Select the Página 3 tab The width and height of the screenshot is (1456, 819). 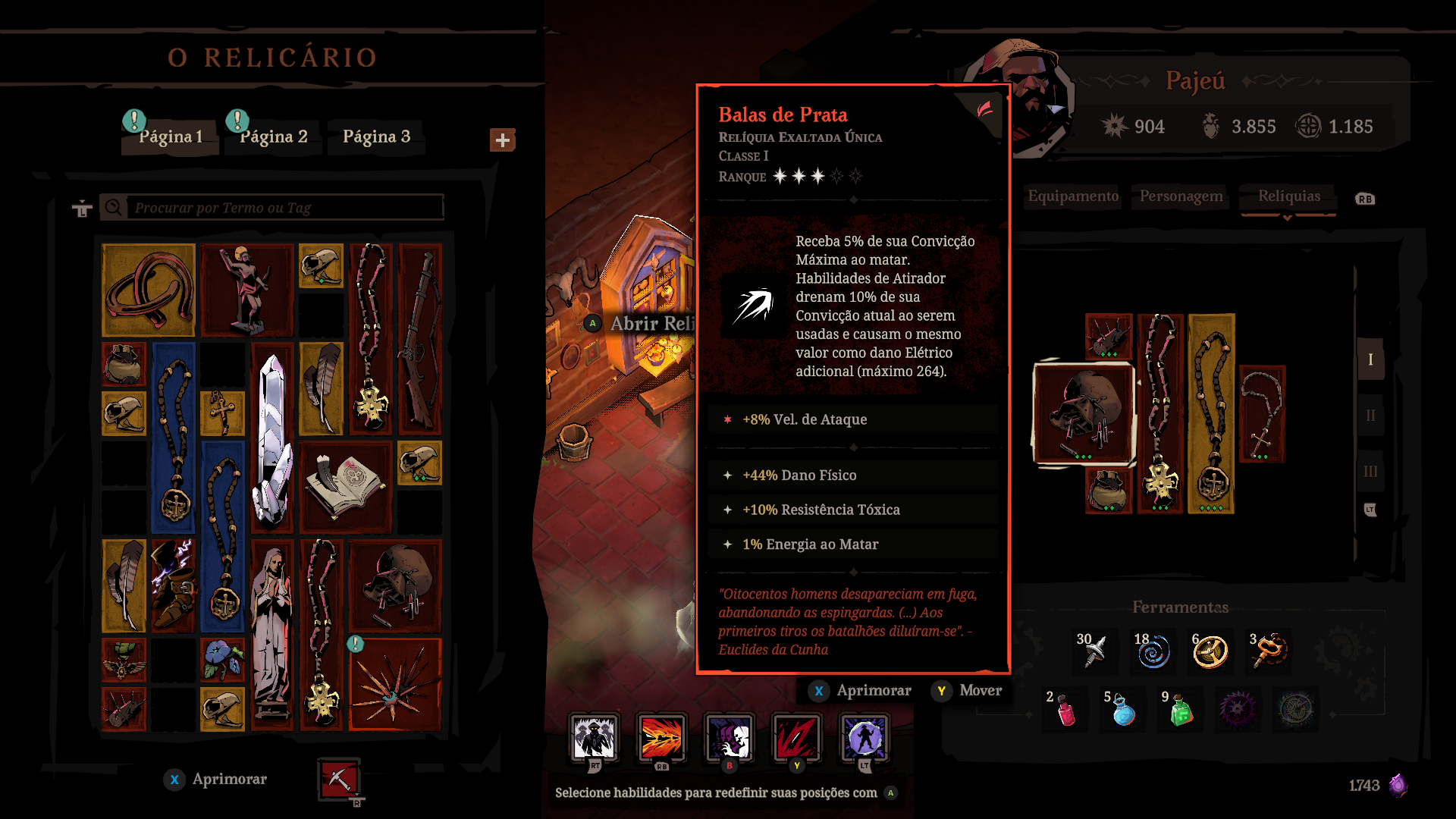(x=376, y=136)
